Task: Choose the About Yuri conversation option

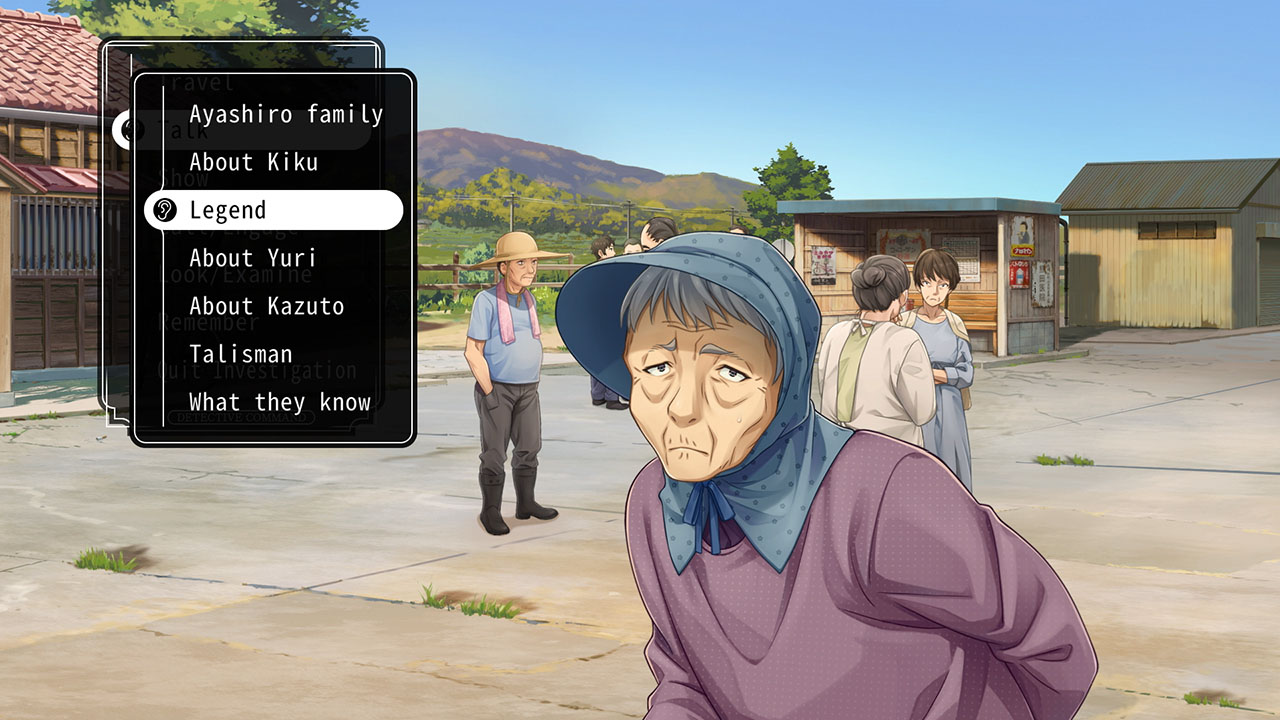Action: click(x=251, y=258)
